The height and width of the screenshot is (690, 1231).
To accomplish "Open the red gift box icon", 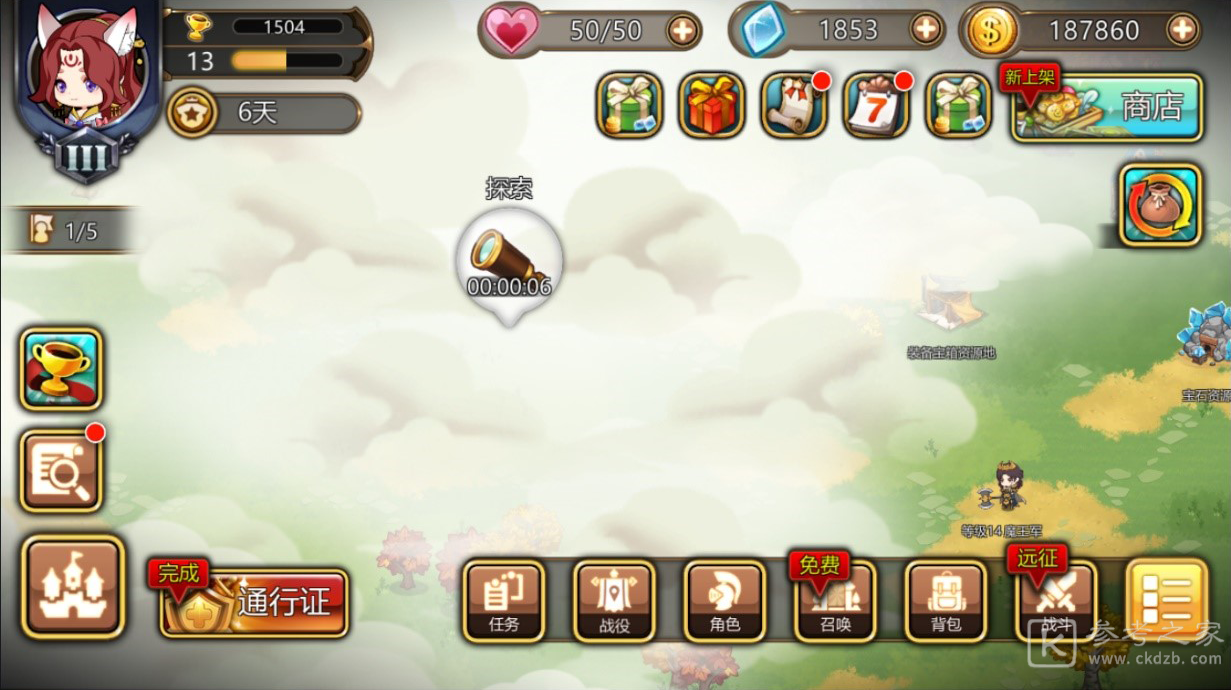I will tap(711, 105).
